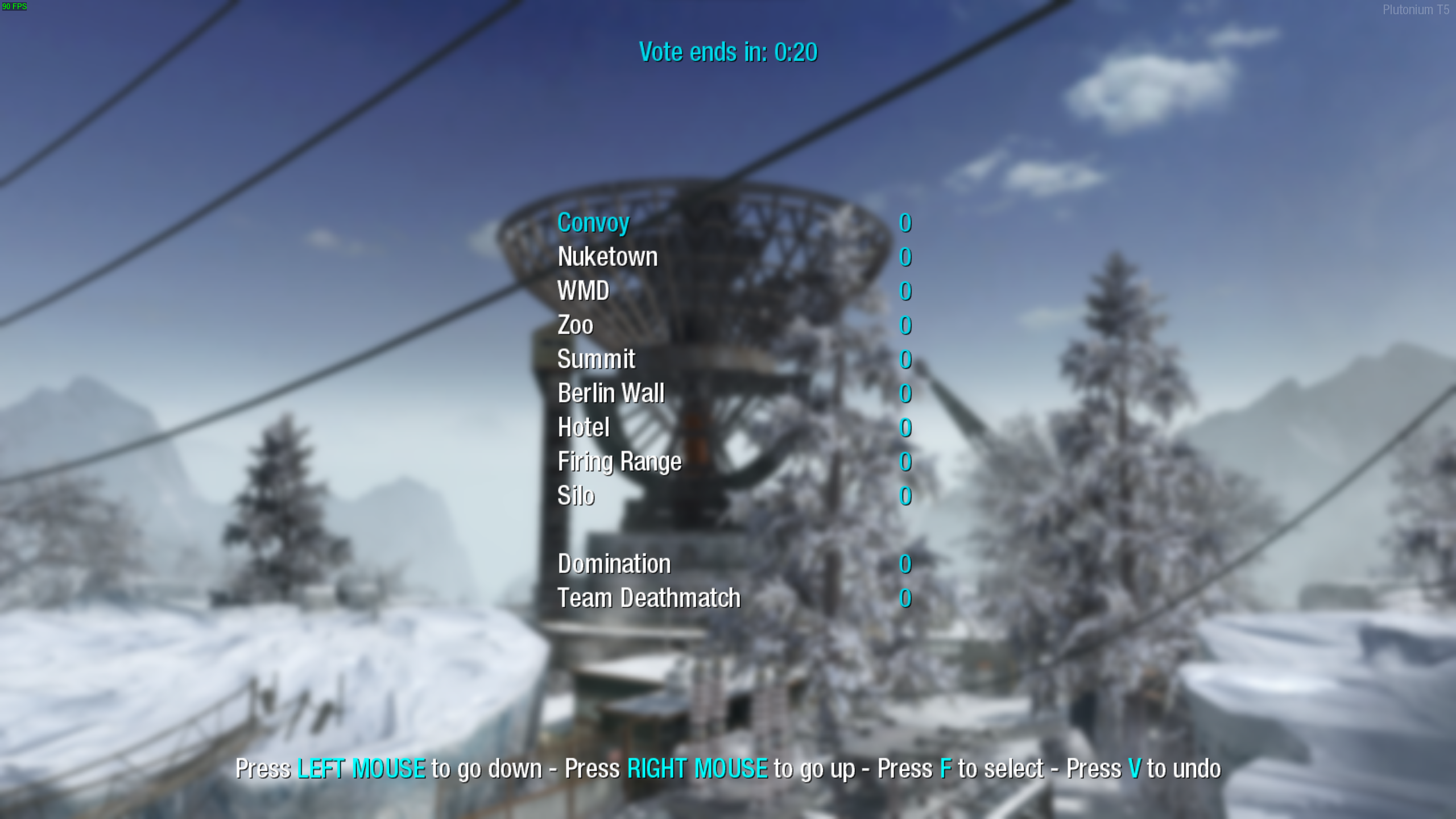The height and width of the screenshot is (819, 1456).
Task: Choose the Domination game mode
Action: point(614,564)
